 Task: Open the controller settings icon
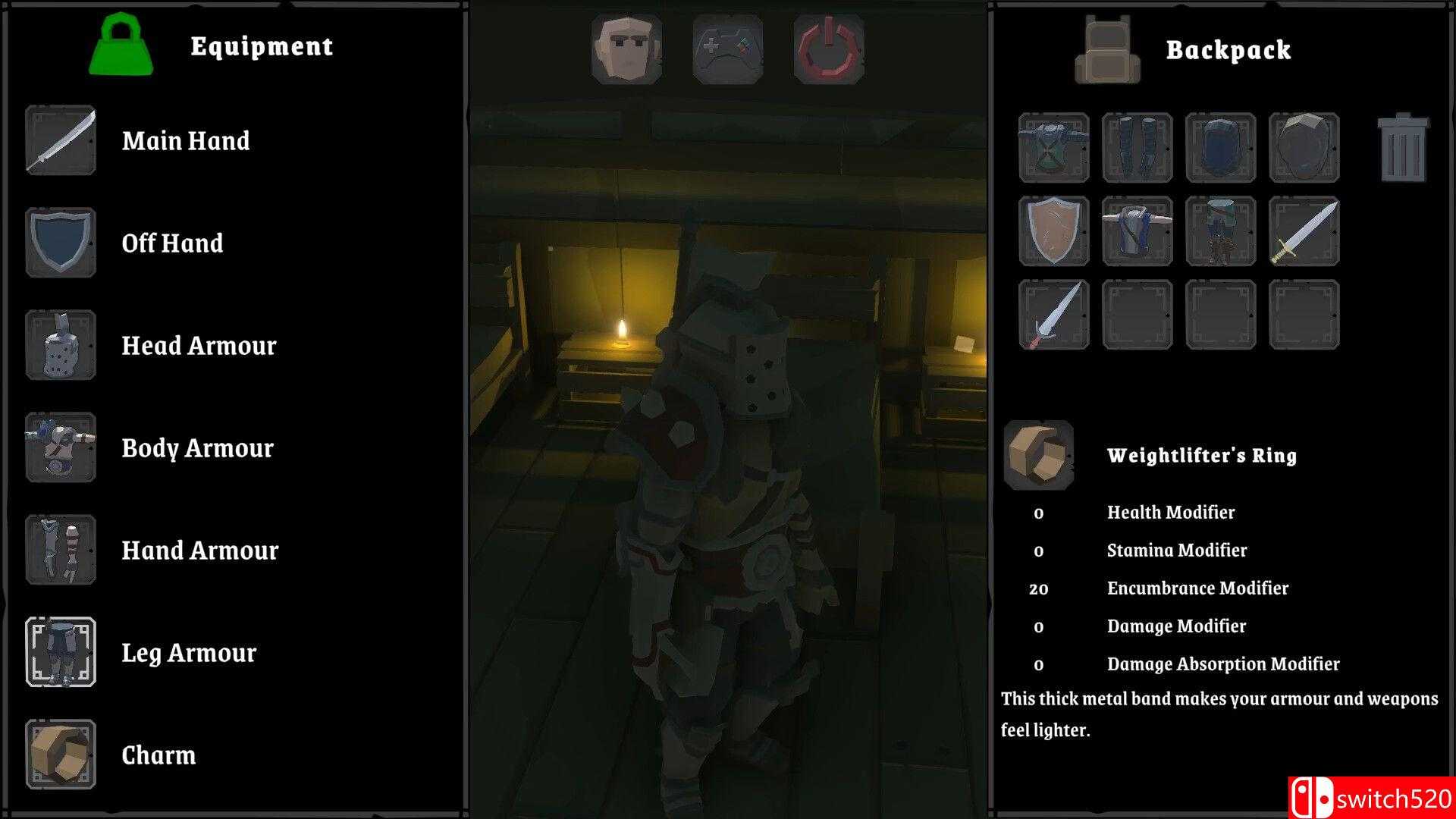pos(726,47)
